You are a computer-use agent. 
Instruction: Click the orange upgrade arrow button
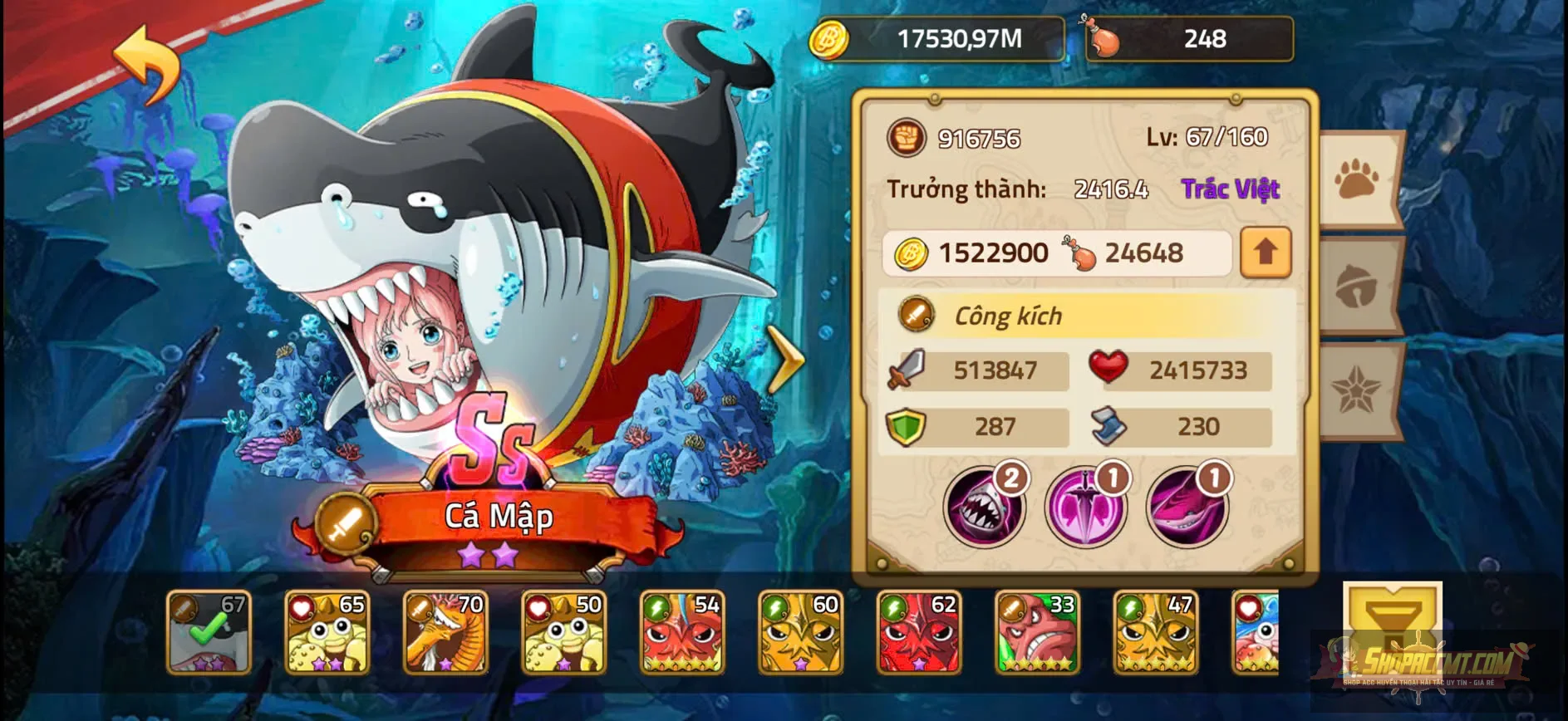pos(1265,253)
